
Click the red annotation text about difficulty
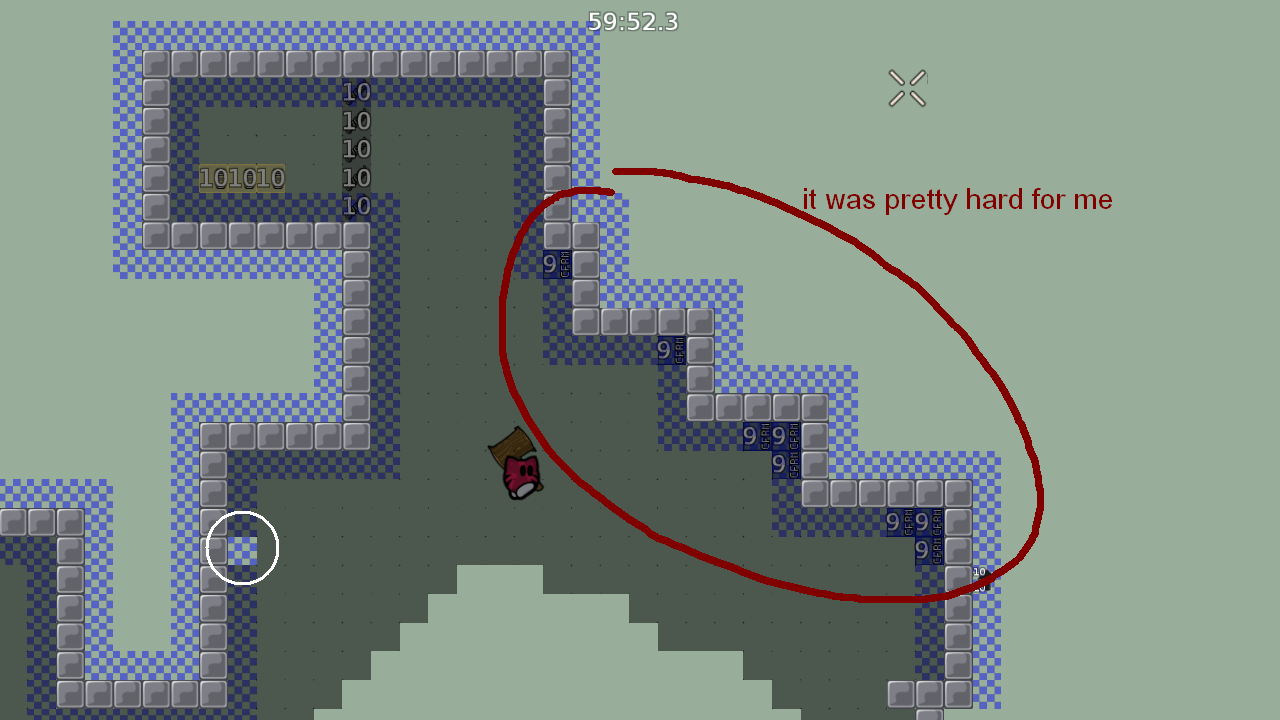(x=958, y=200)
